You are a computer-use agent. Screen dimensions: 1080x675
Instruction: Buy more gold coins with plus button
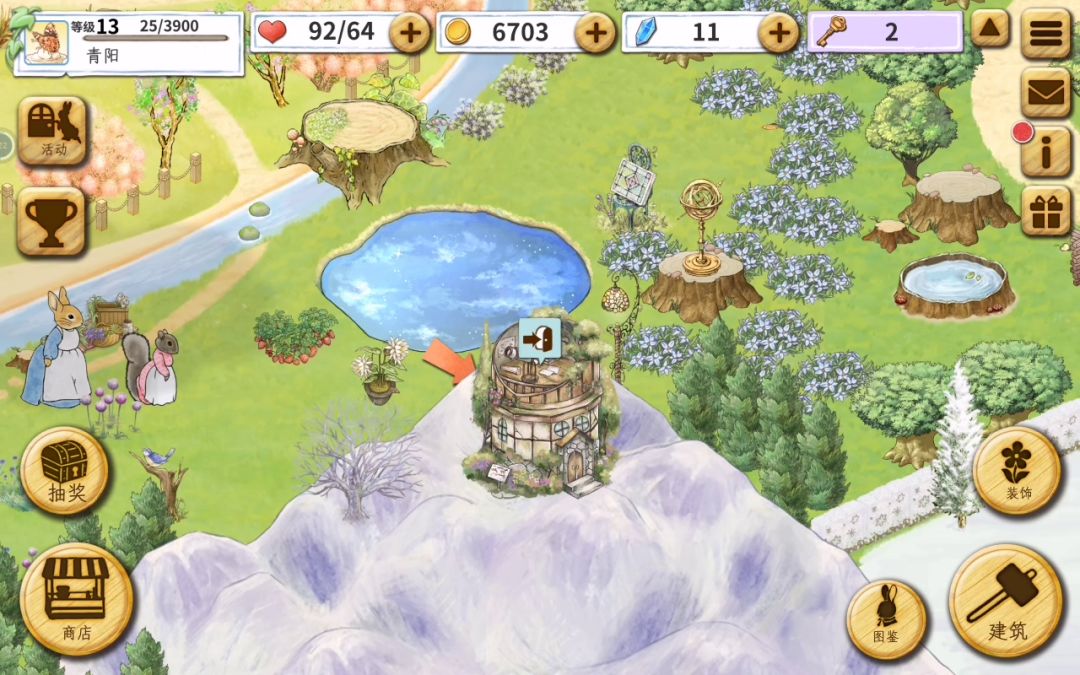[x=595, y=33]
